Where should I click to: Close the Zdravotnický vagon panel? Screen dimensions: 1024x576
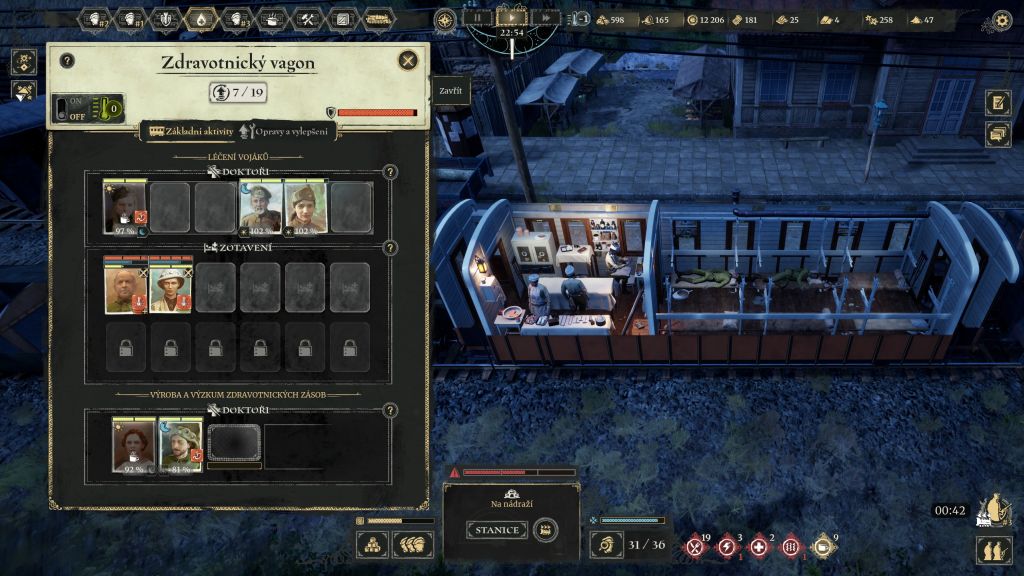coord(408,61)
